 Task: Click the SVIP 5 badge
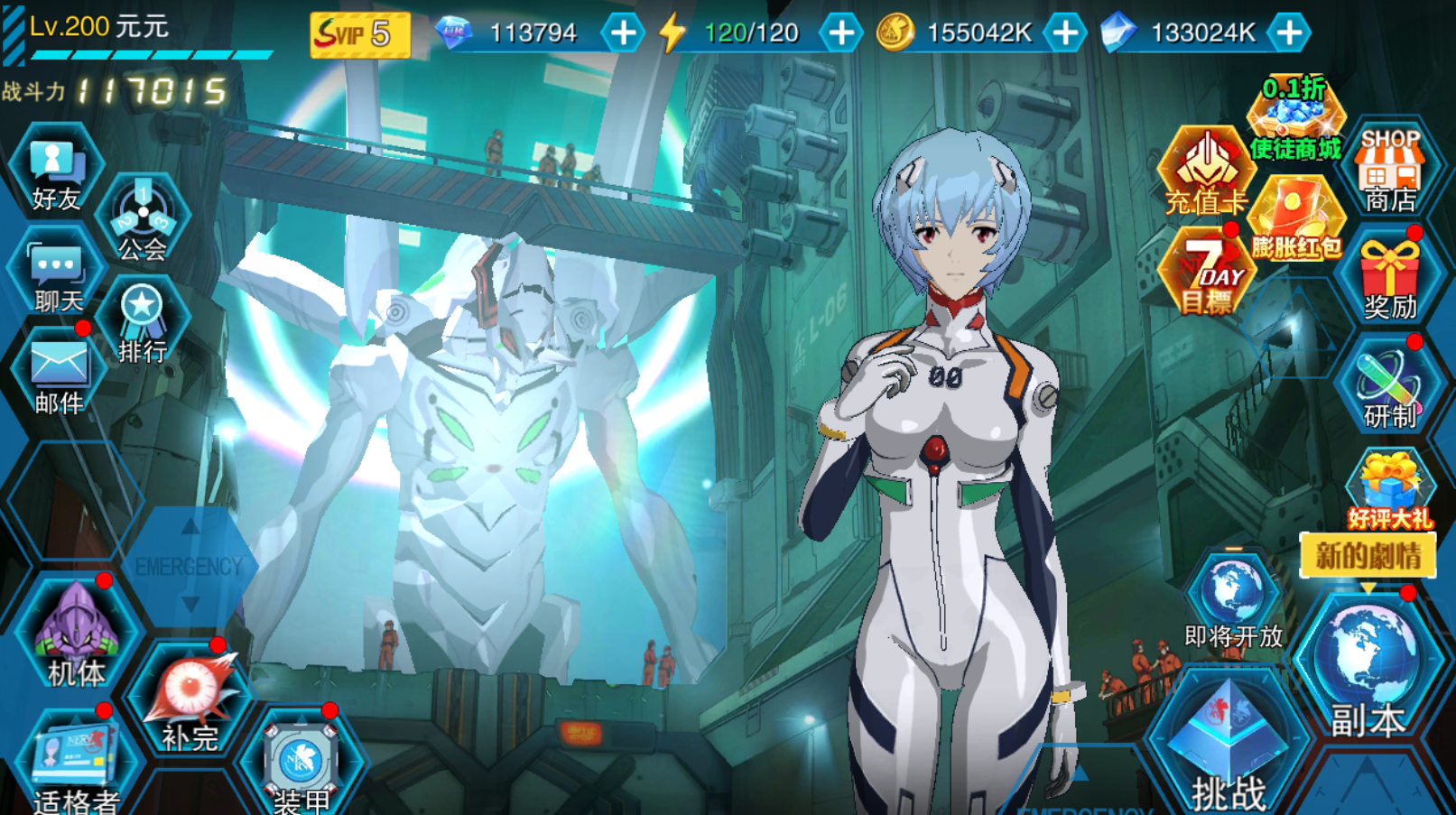click(x=359, y=34)
